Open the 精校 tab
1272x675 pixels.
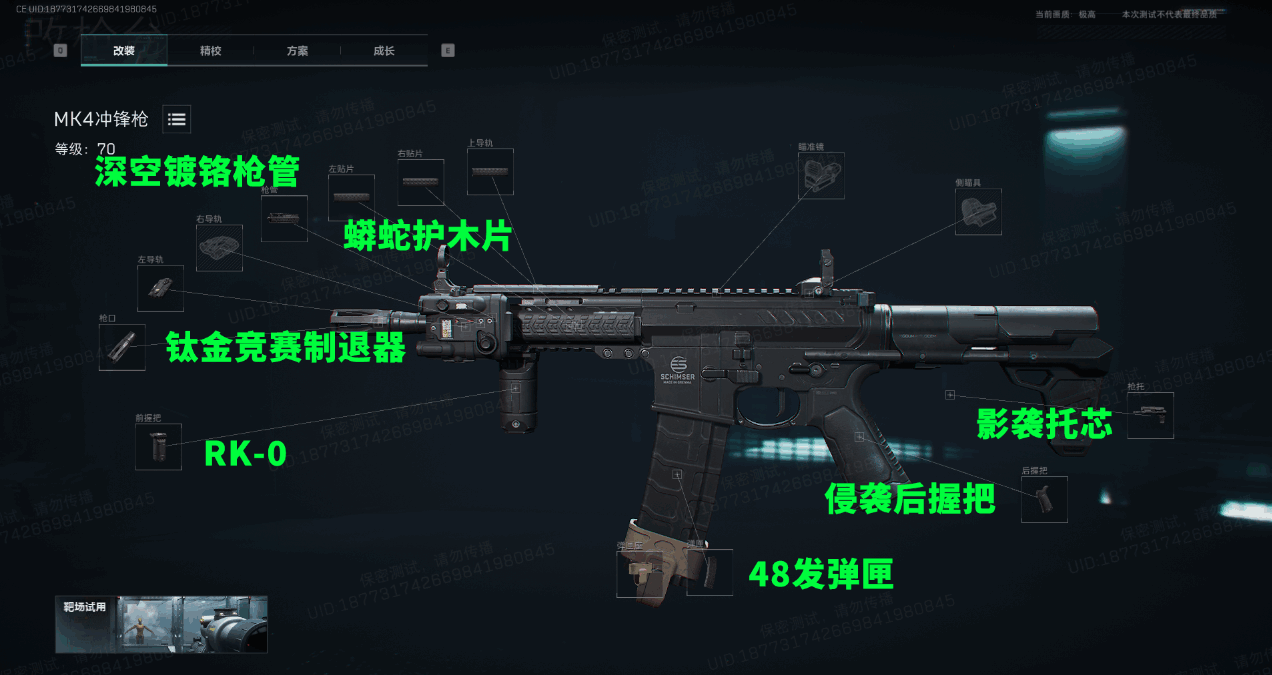pyautogui.click(x=210, y=50)
